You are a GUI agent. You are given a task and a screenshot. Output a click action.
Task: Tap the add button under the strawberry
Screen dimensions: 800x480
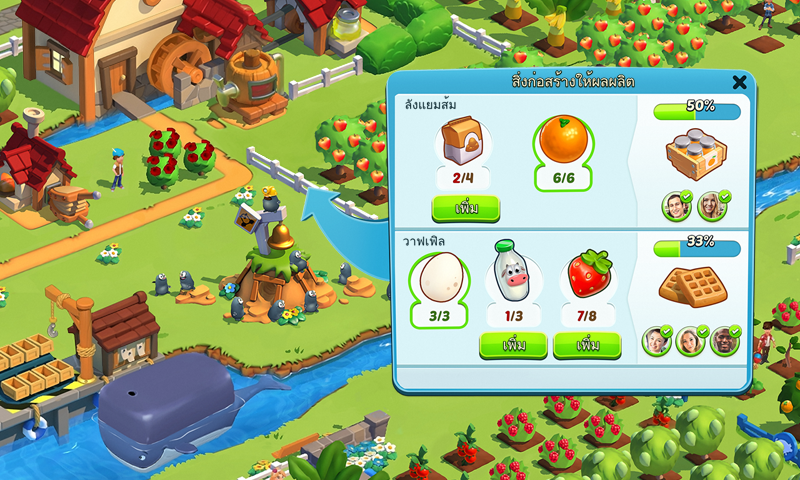click(x=587, y=345)
